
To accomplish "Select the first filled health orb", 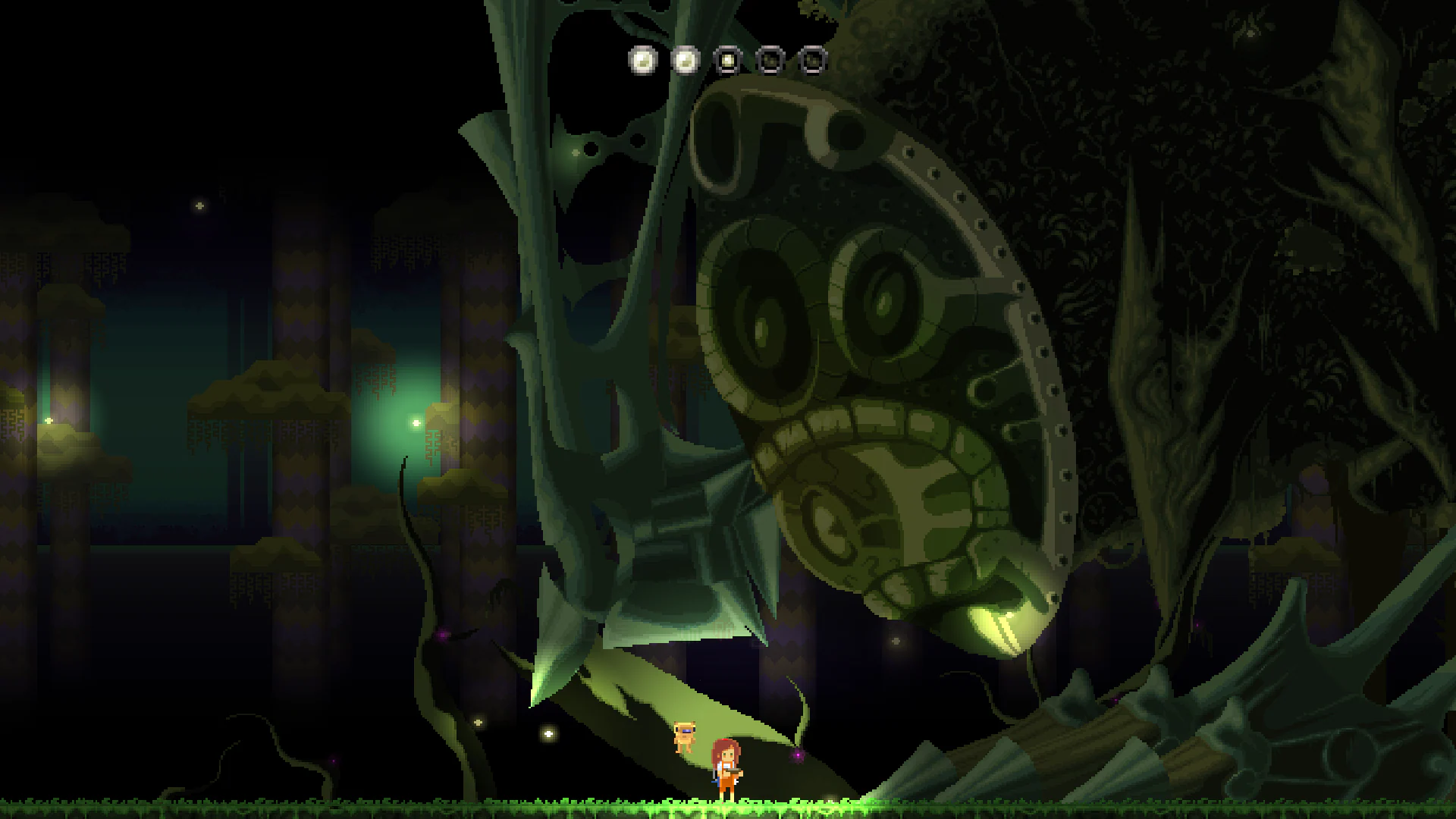I will click(x=643, y=61).
